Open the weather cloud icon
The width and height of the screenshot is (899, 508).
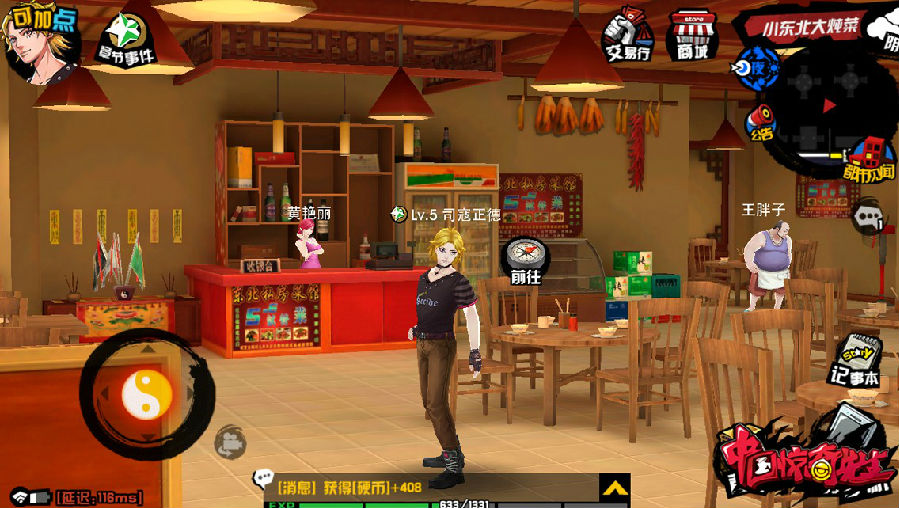882,31
